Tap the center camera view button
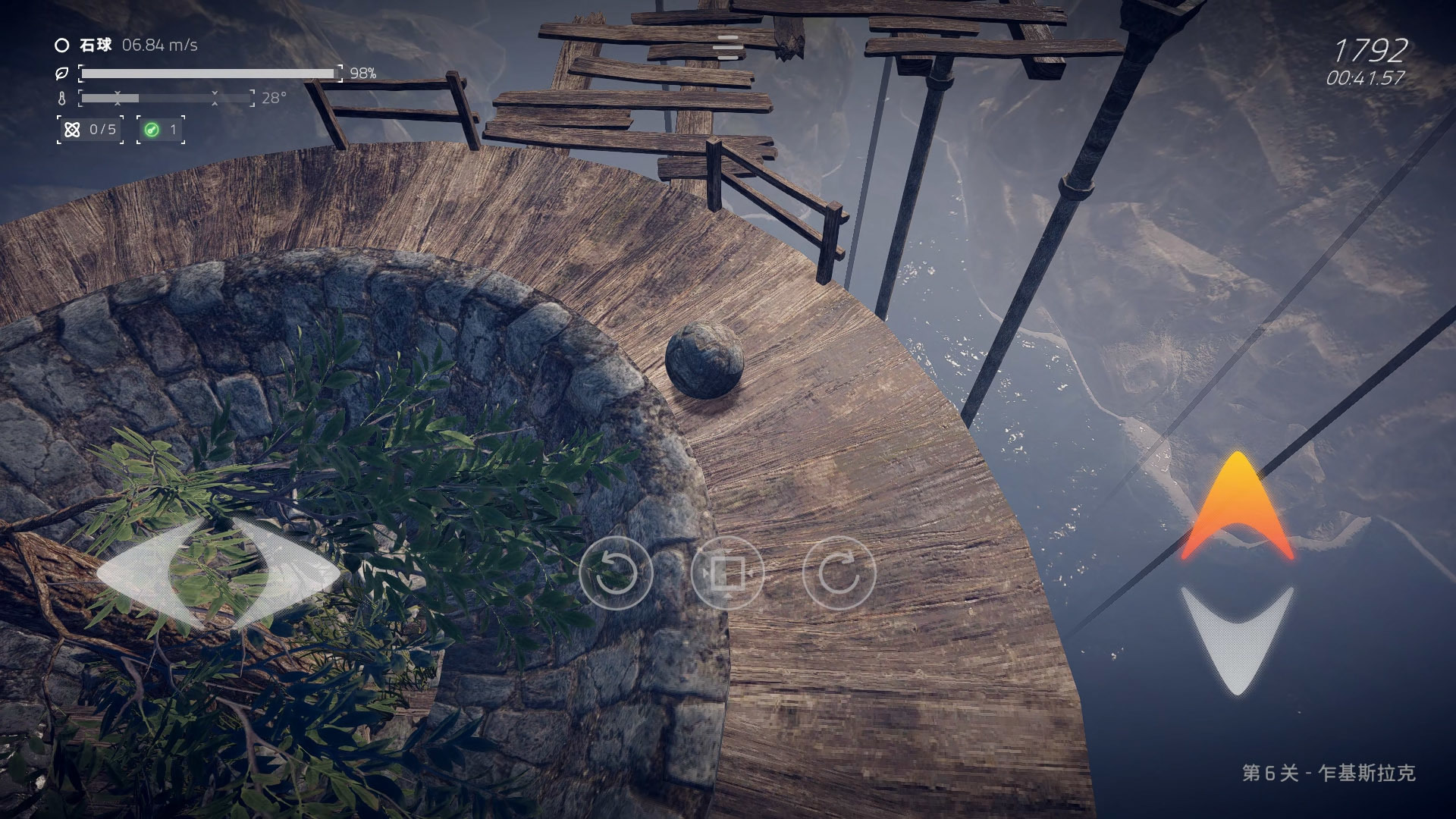This screenshot has width=1456, height=819. (727, 573)
